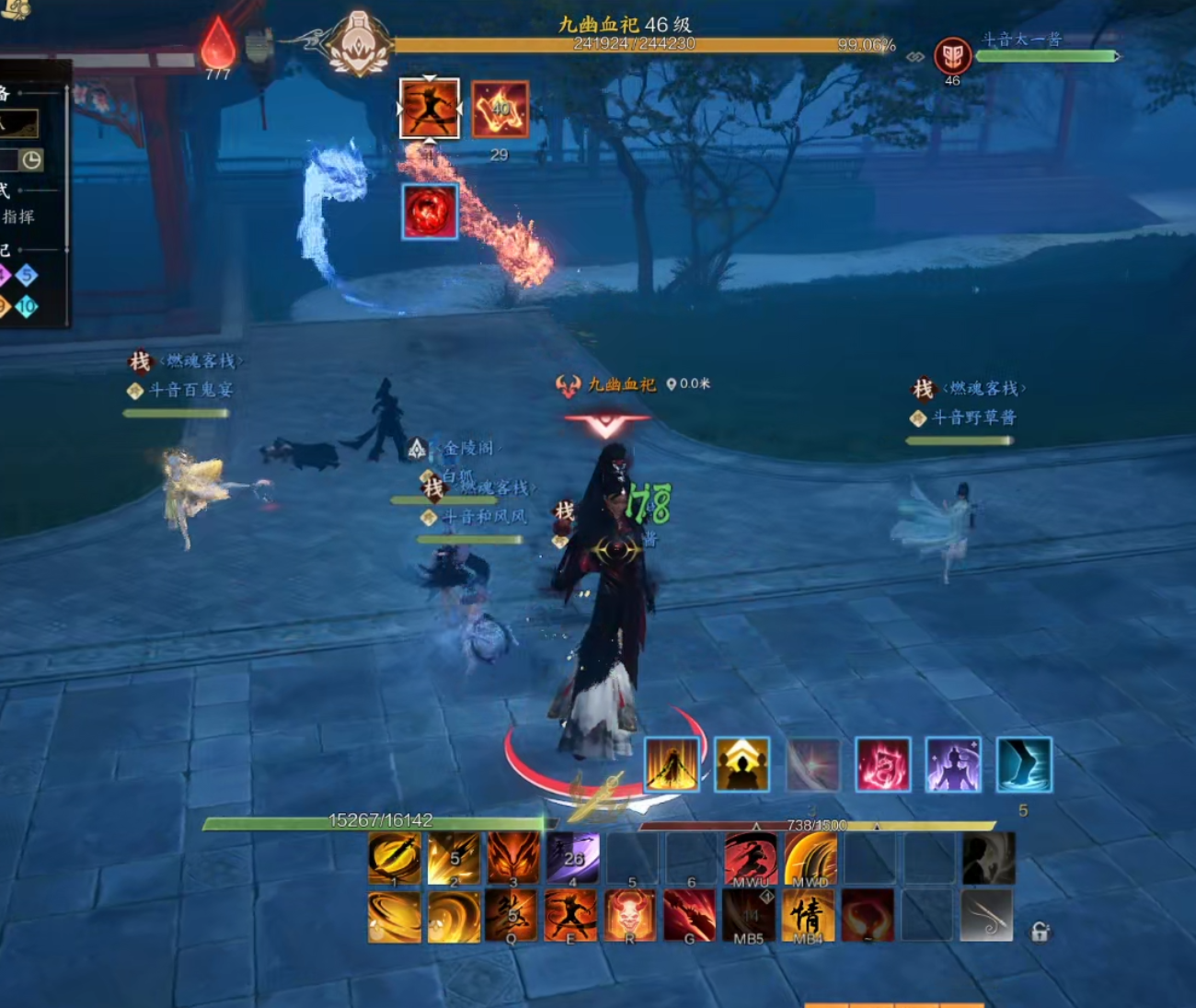Use the orange crescent slash skill labeled MWD
1196x1008 pixels.
(x=811, y=859)
